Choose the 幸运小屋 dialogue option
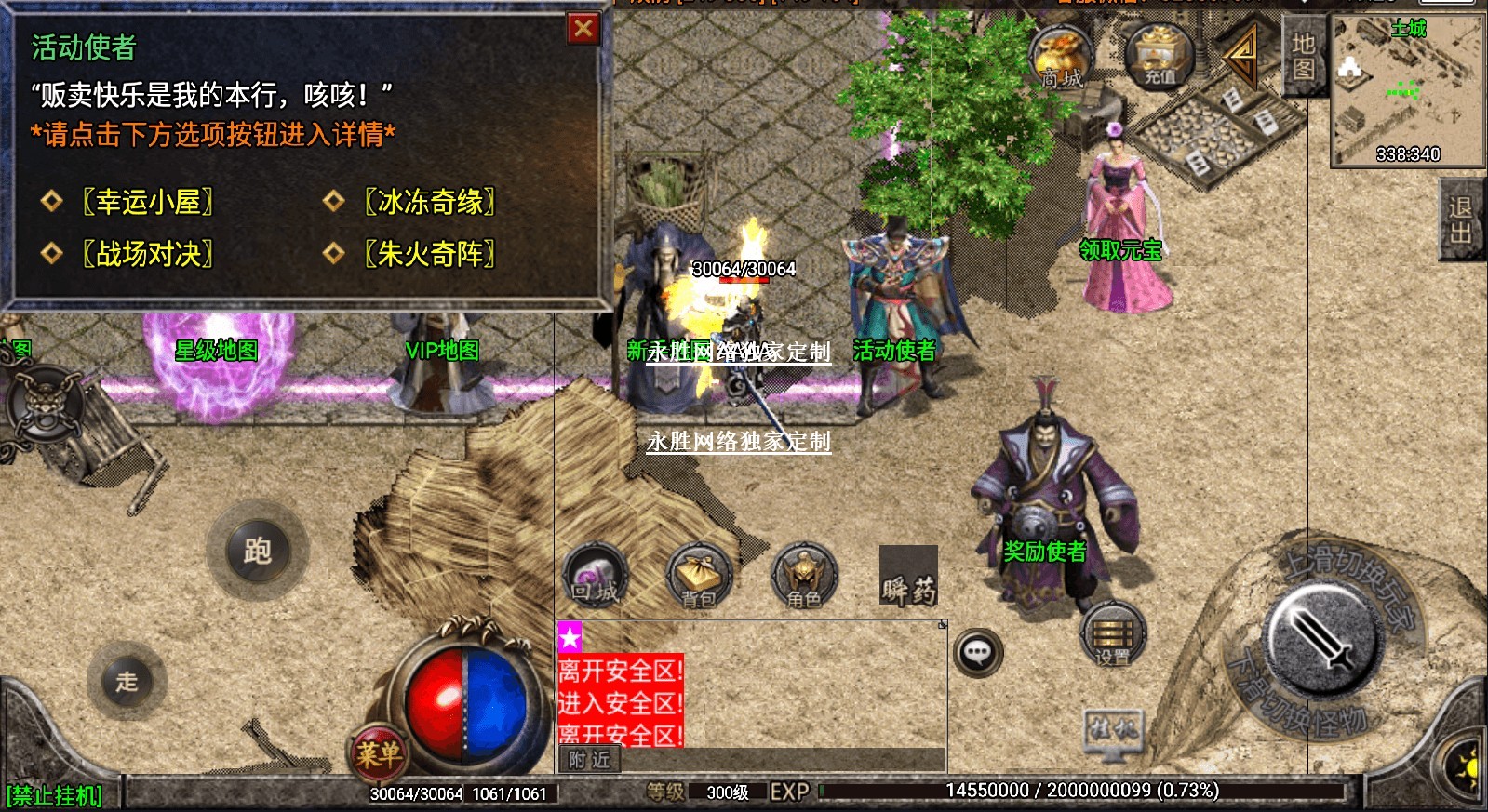 click(x=148, y=201)
